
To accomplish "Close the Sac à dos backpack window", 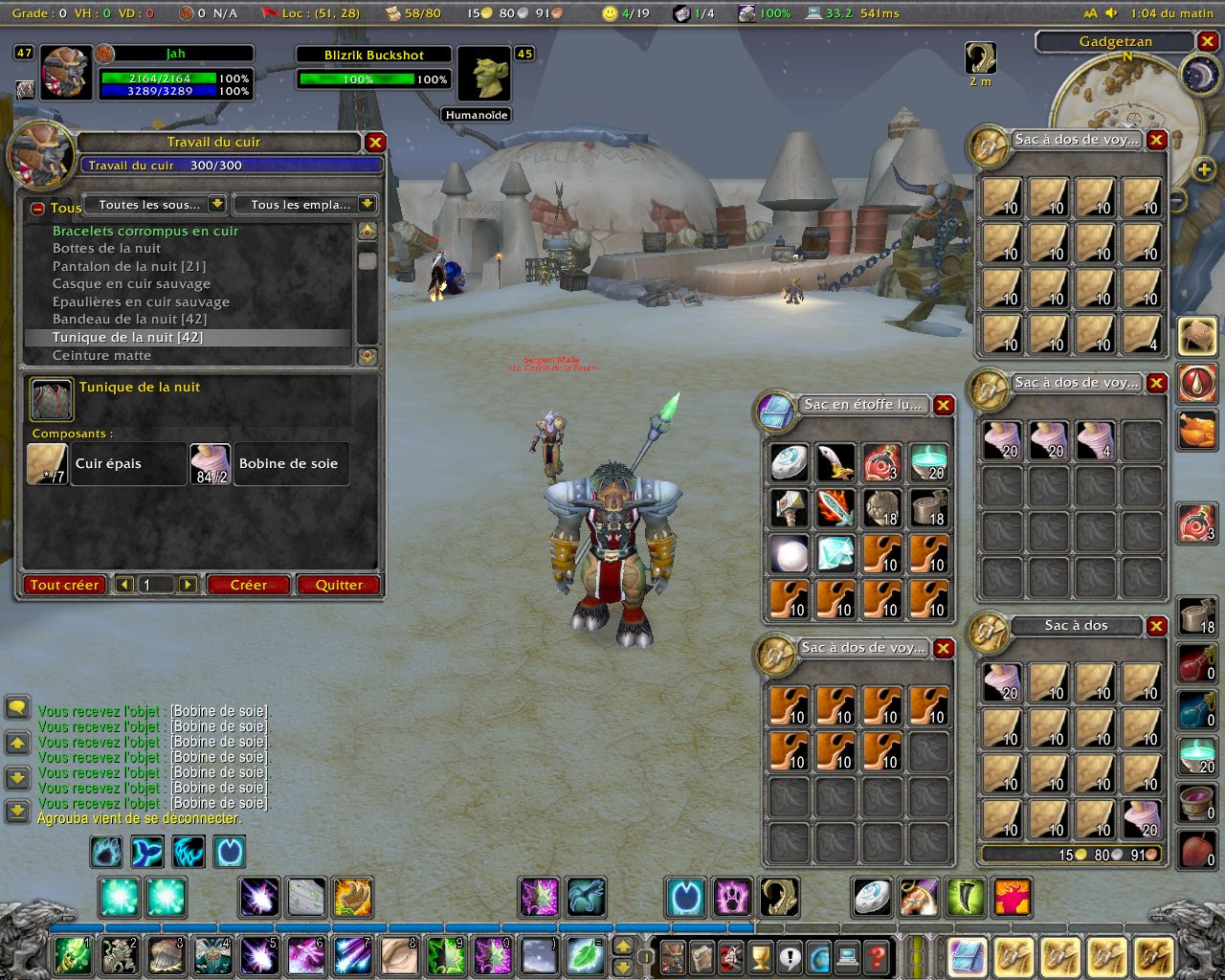I will coord(1157,626).
